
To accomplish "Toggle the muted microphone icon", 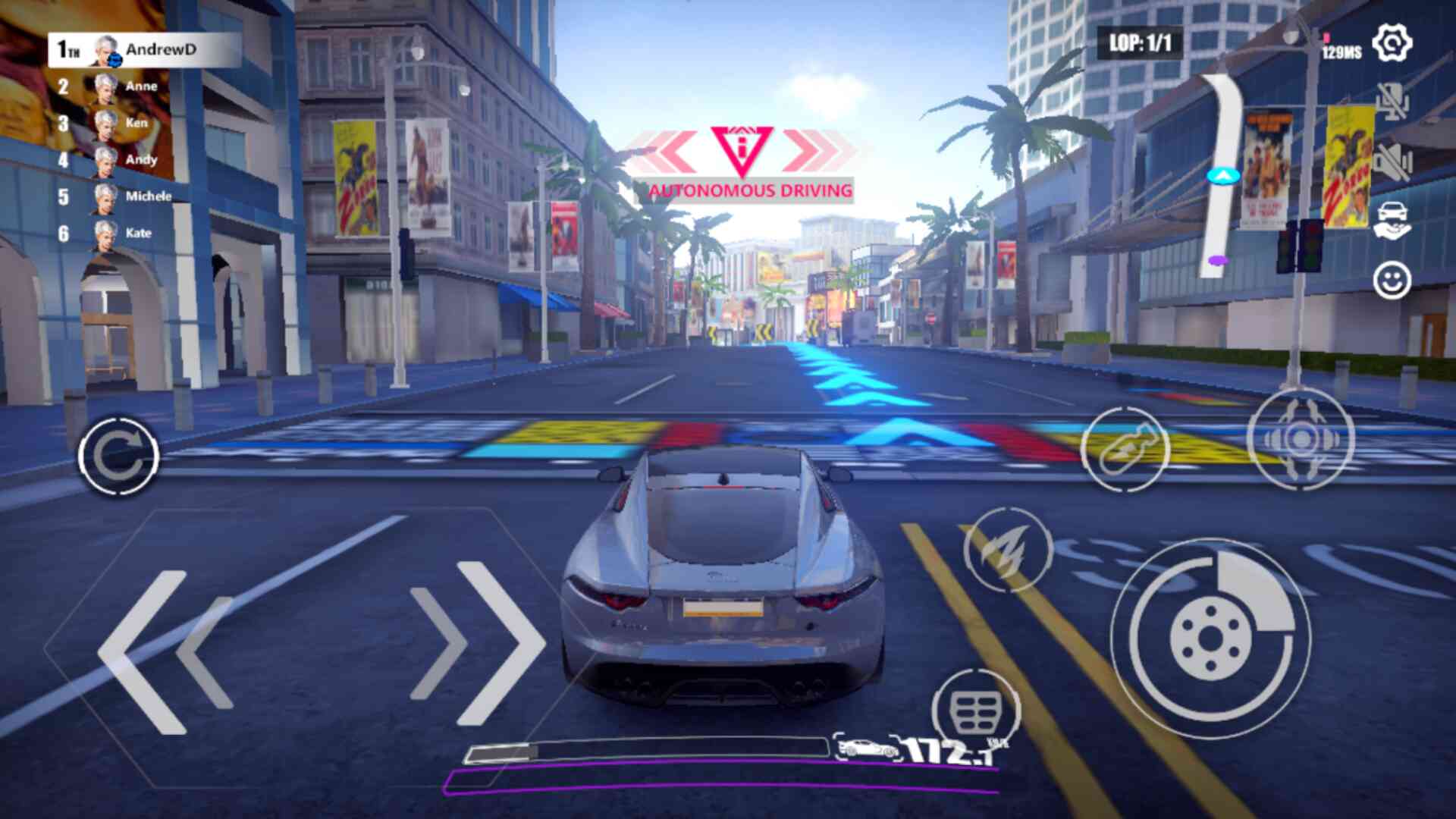I will (x=1392, y=101).
